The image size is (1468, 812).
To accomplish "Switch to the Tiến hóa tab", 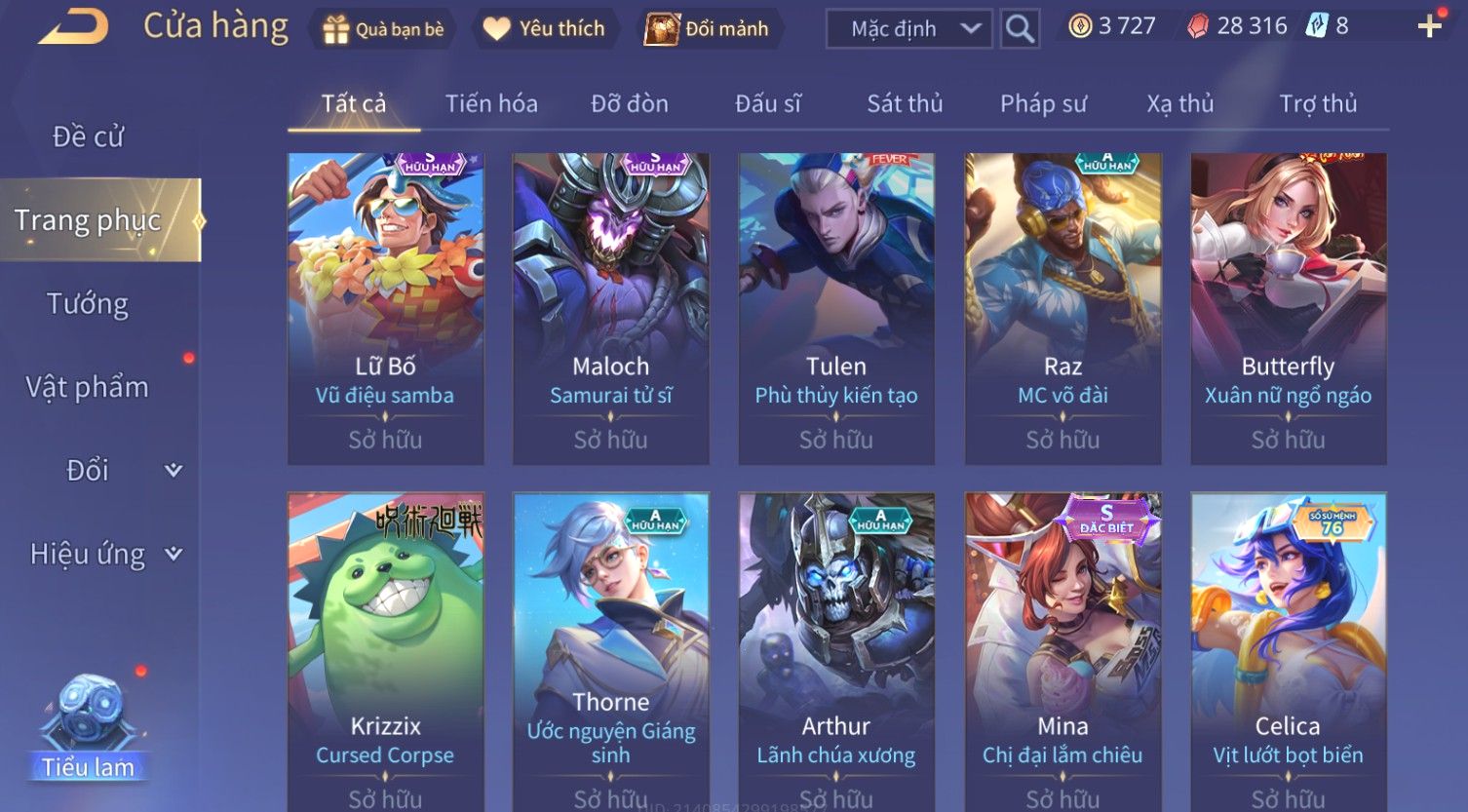I will (x=491, y=103).
